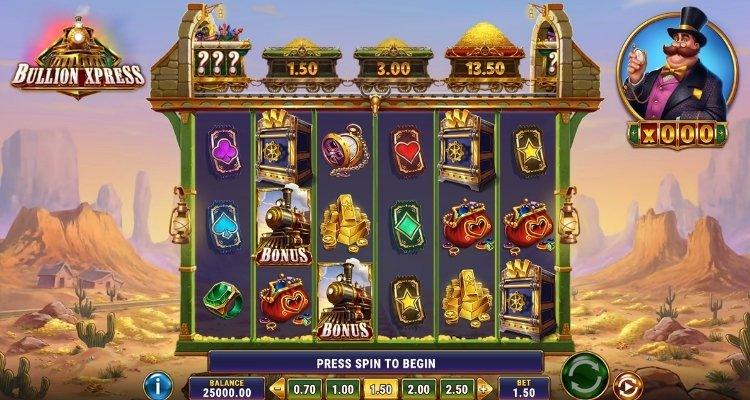Choose the 1.00 bet amount

pos(343,388)
